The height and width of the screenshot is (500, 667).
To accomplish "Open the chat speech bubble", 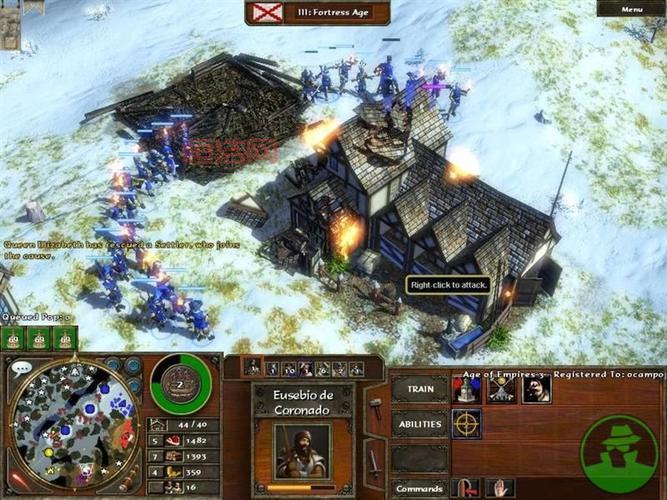I will click(22, 368).
